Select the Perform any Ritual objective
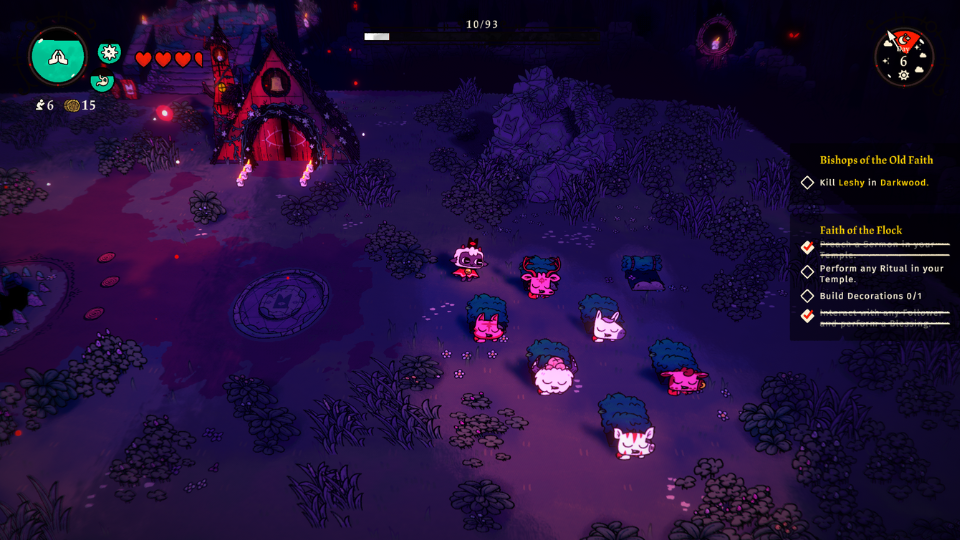The height and width of the screenshot is (540, 960). pos(880,273)
